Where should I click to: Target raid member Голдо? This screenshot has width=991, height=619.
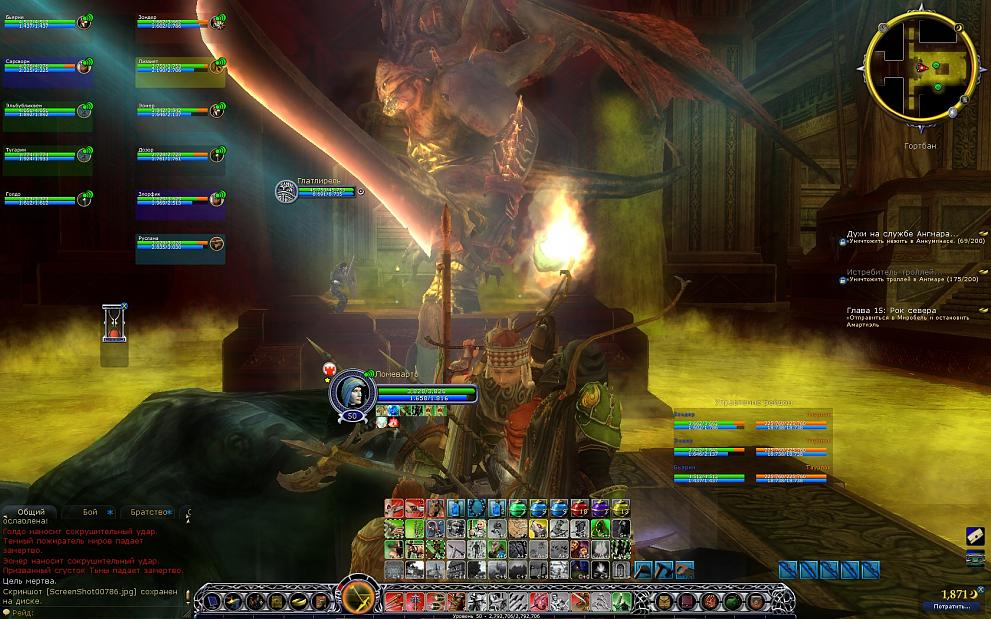click(x=47, y=199)
